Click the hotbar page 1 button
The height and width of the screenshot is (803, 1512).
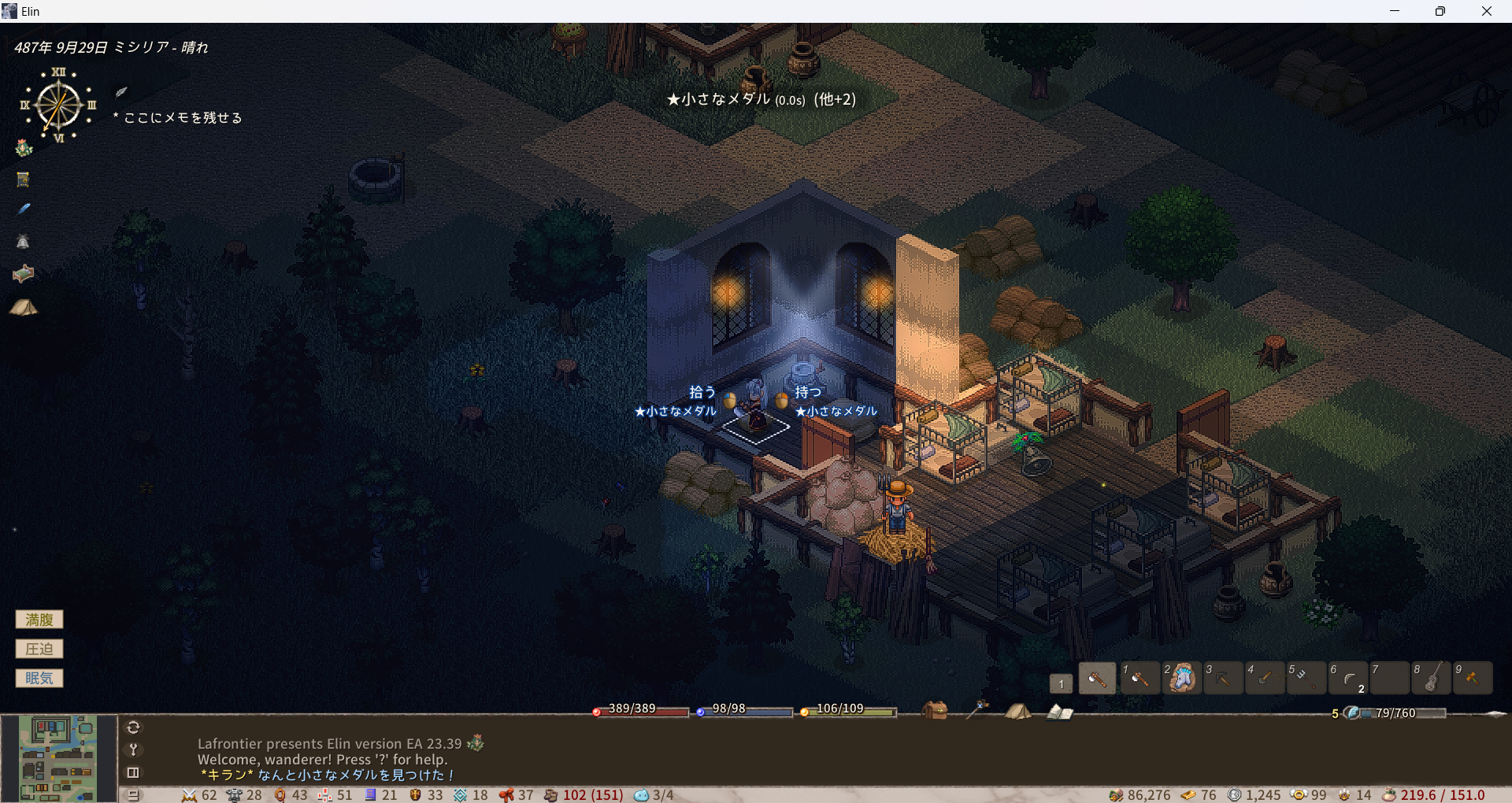click(1061, 683)
